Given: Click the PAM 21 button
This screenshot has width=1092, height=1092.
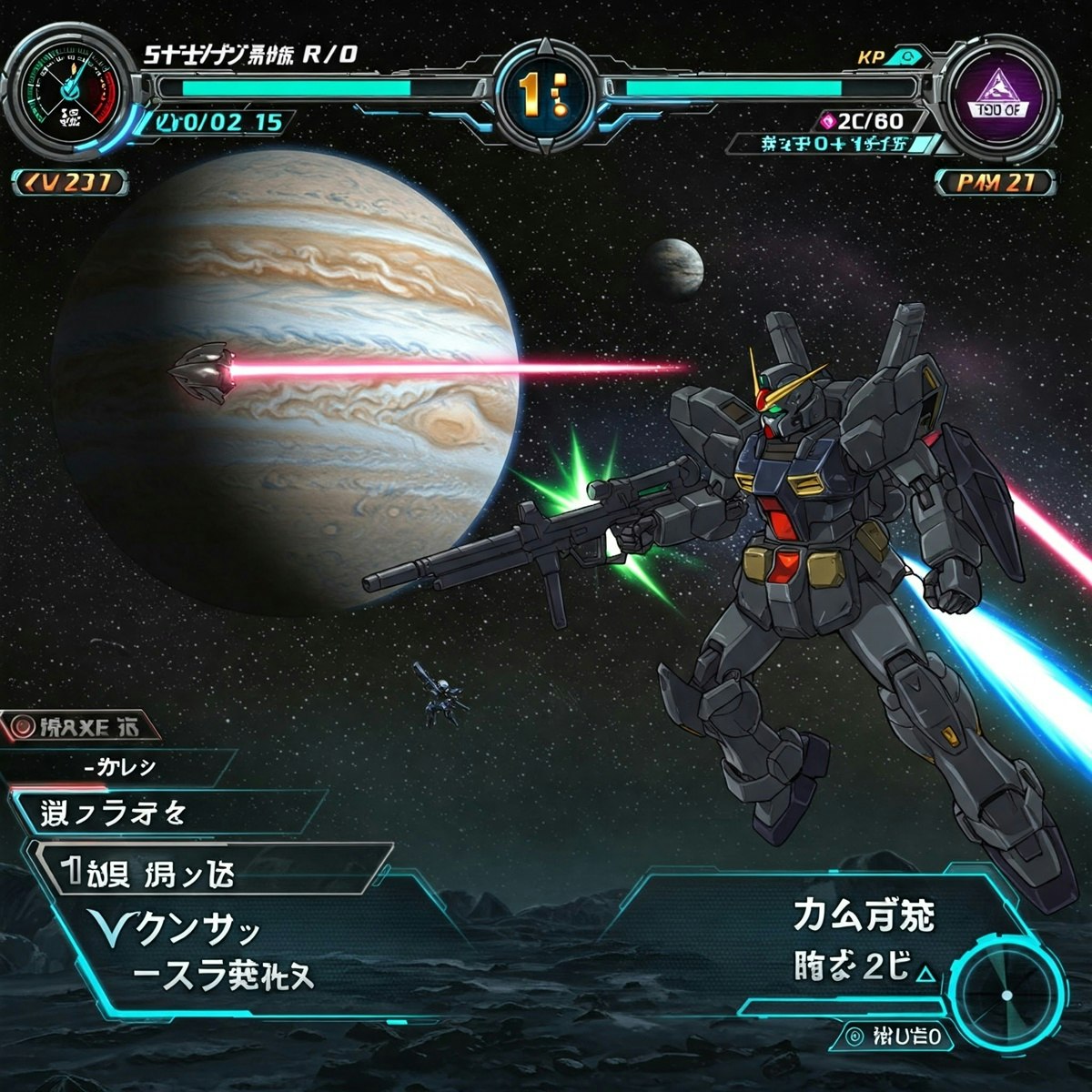Looking at the screenshot, I should (x=996, y=182).
